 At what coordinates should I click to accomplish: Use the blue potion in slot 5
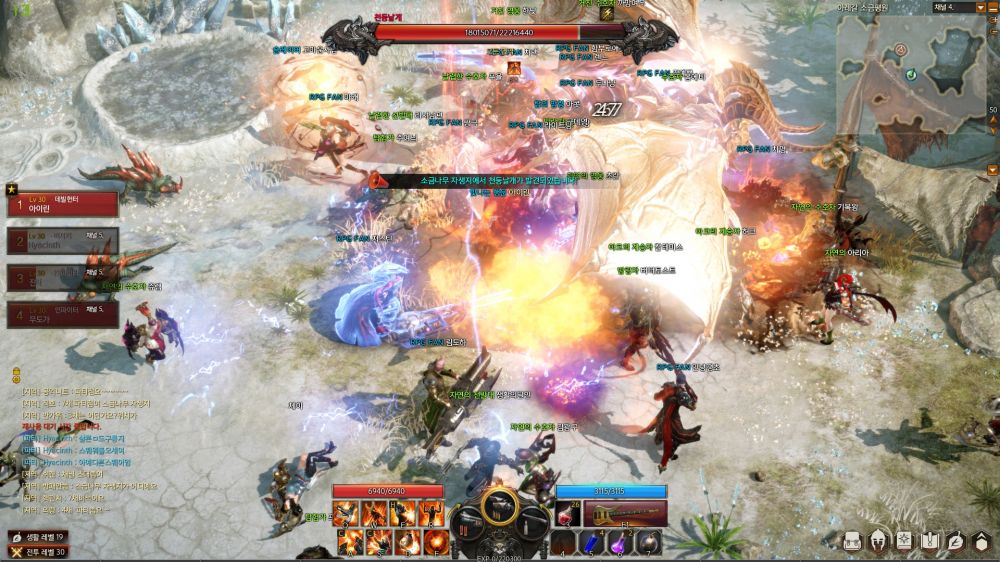(594, 542)
